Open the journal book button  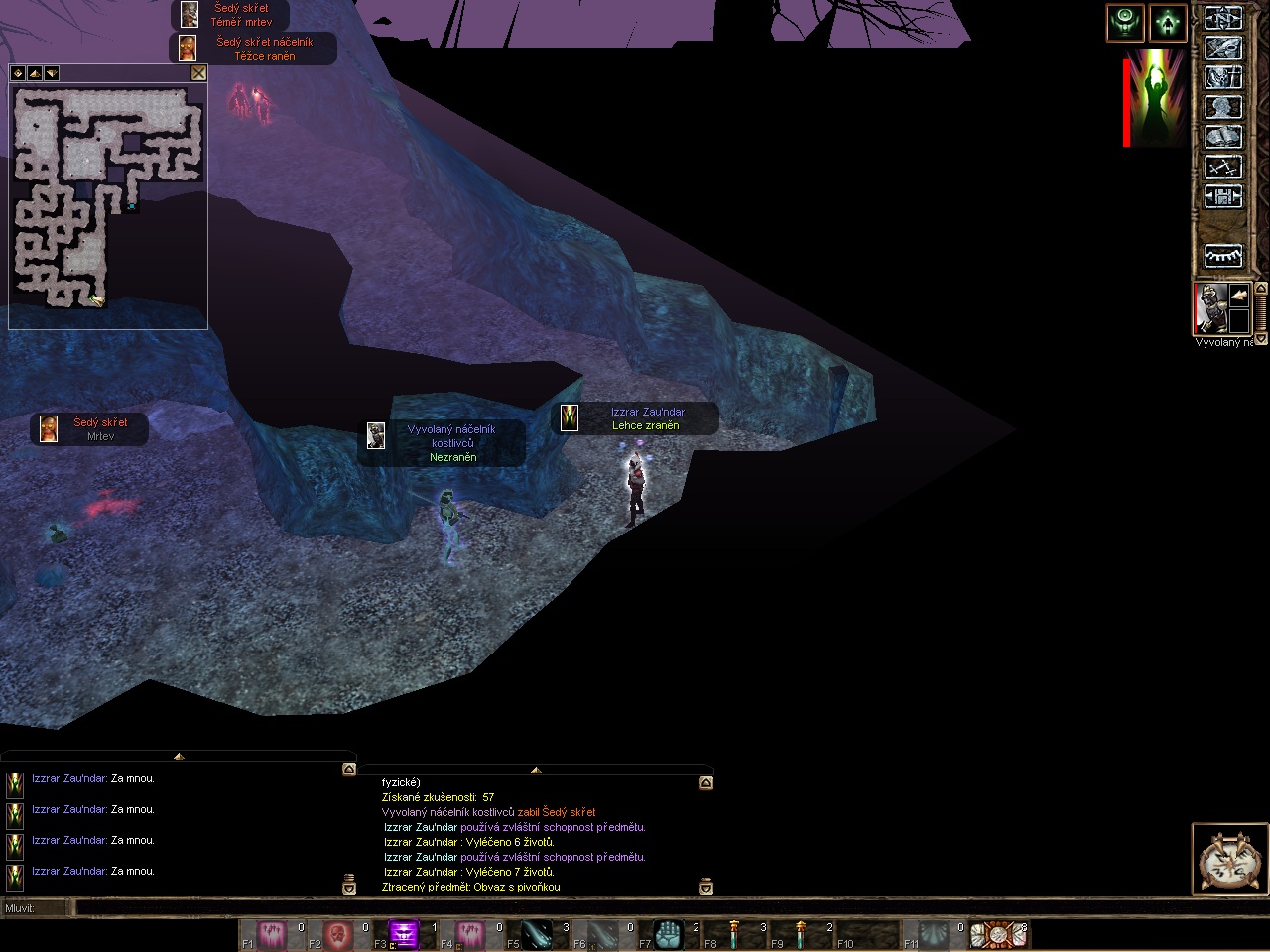coord(1222,137)
